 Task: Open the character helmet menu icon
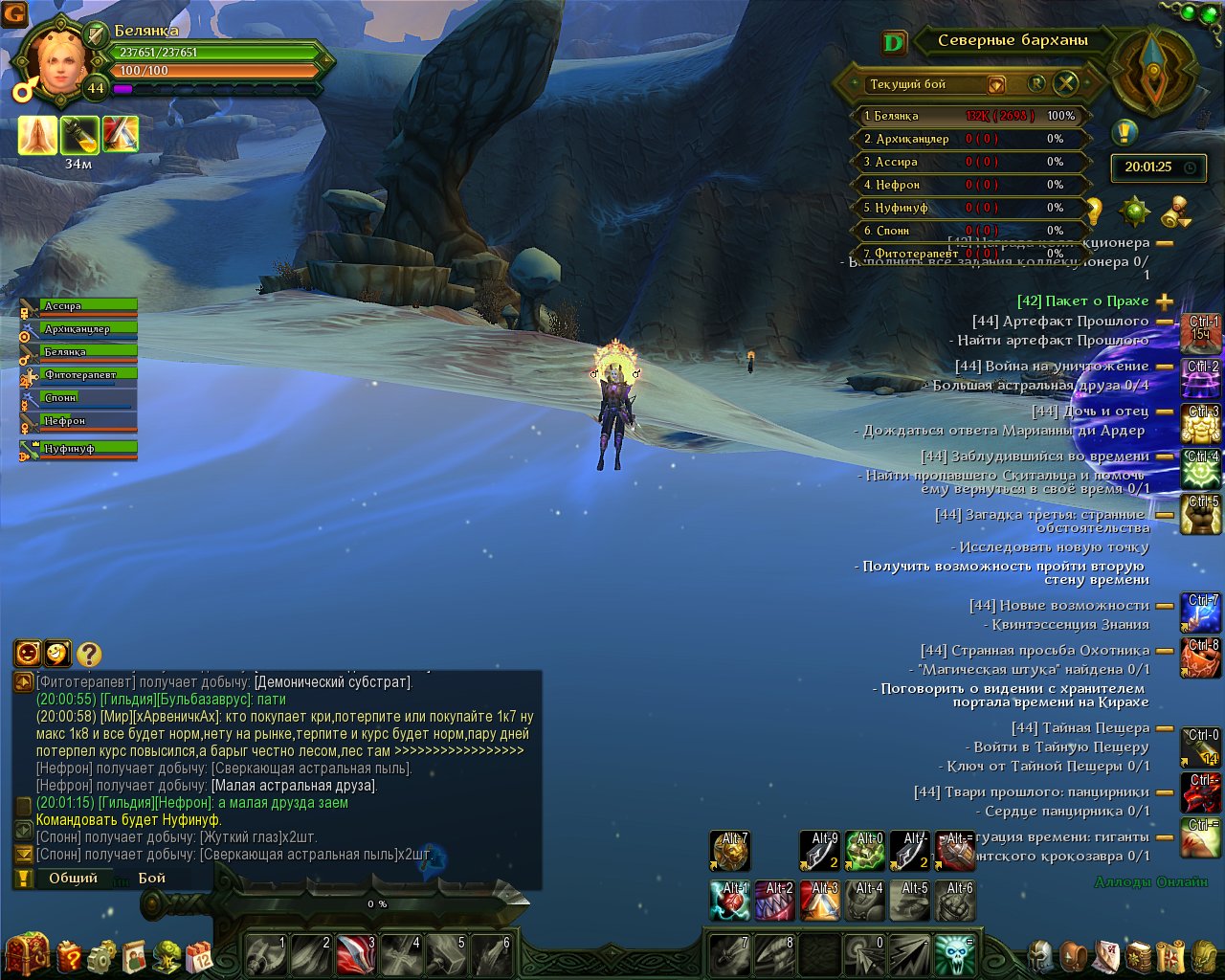pyautogui.click(x=1040, y=955)
